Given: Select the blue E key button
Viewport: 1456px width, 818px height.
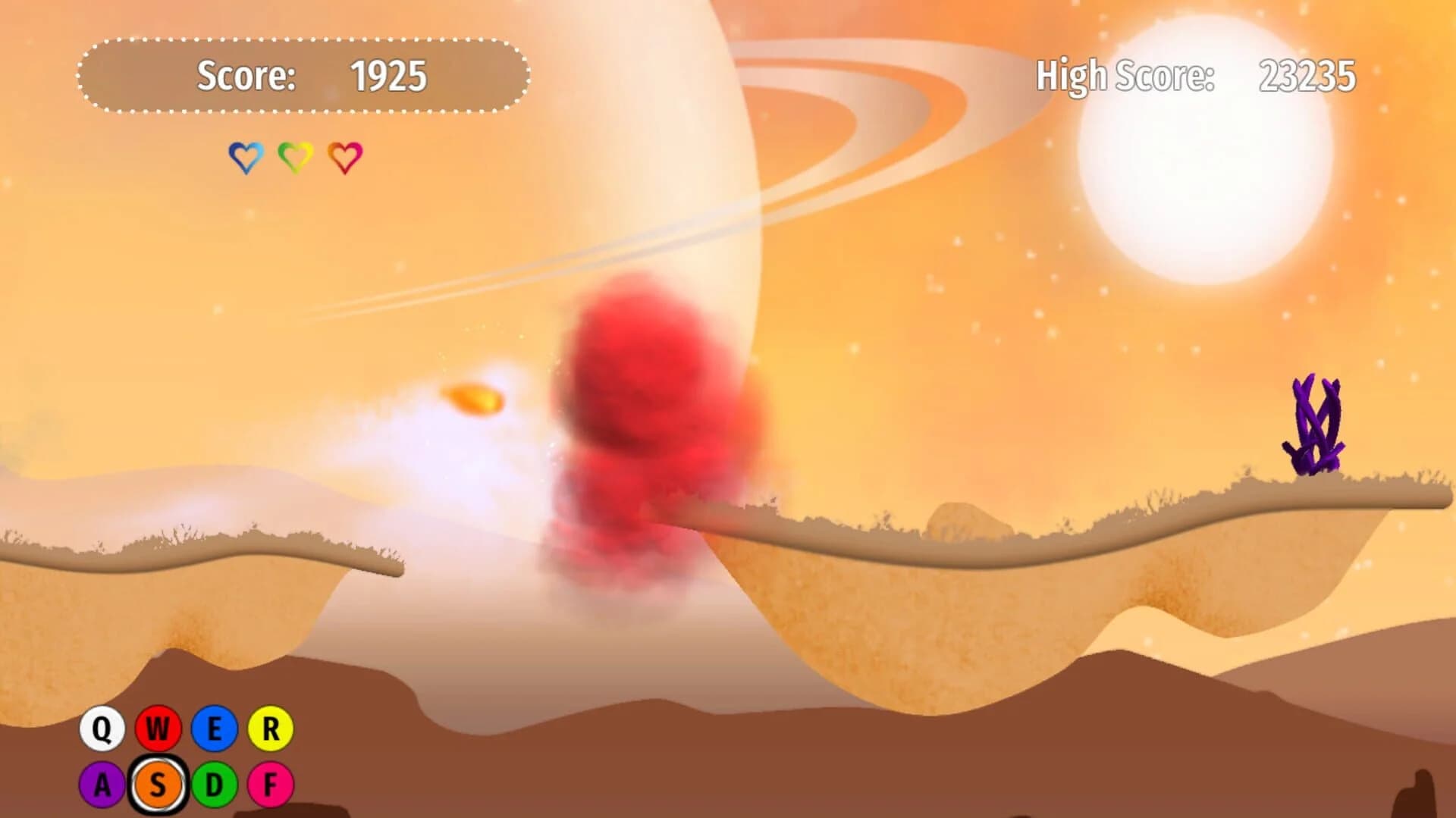Looking at the screenshot, I should coord(215,729).
